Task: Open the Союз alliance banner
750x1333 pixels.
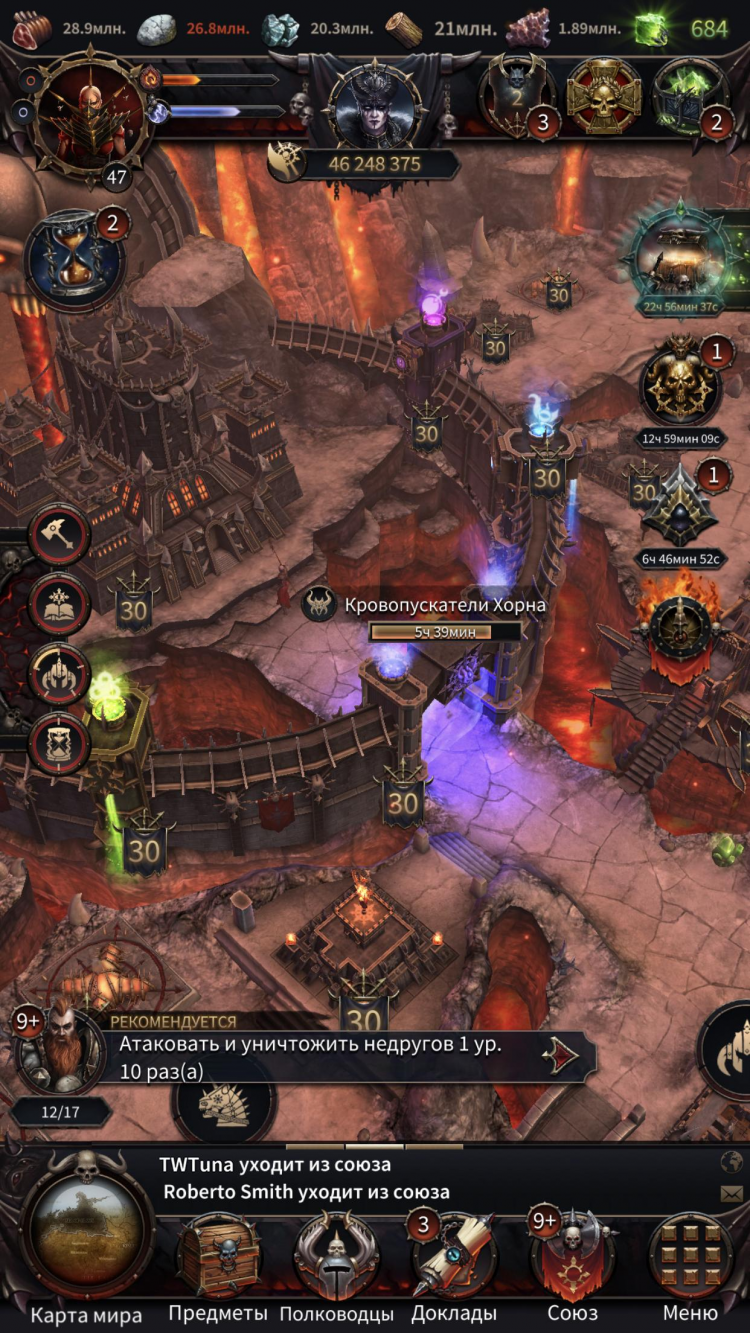Action: [x=573, y=1257]
